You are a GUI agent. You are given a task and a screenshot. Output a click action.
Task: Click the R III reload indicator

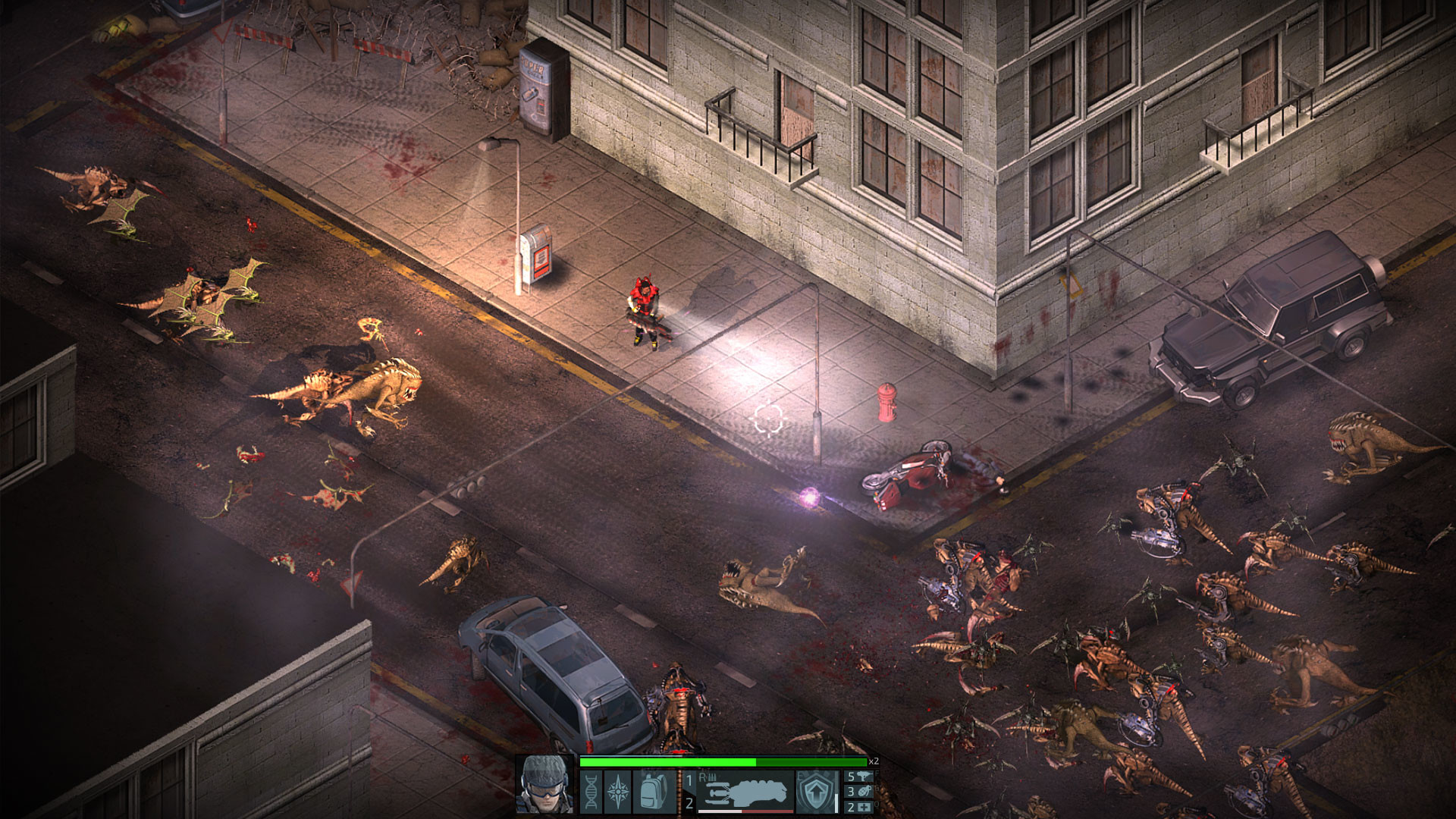point(707,778)
